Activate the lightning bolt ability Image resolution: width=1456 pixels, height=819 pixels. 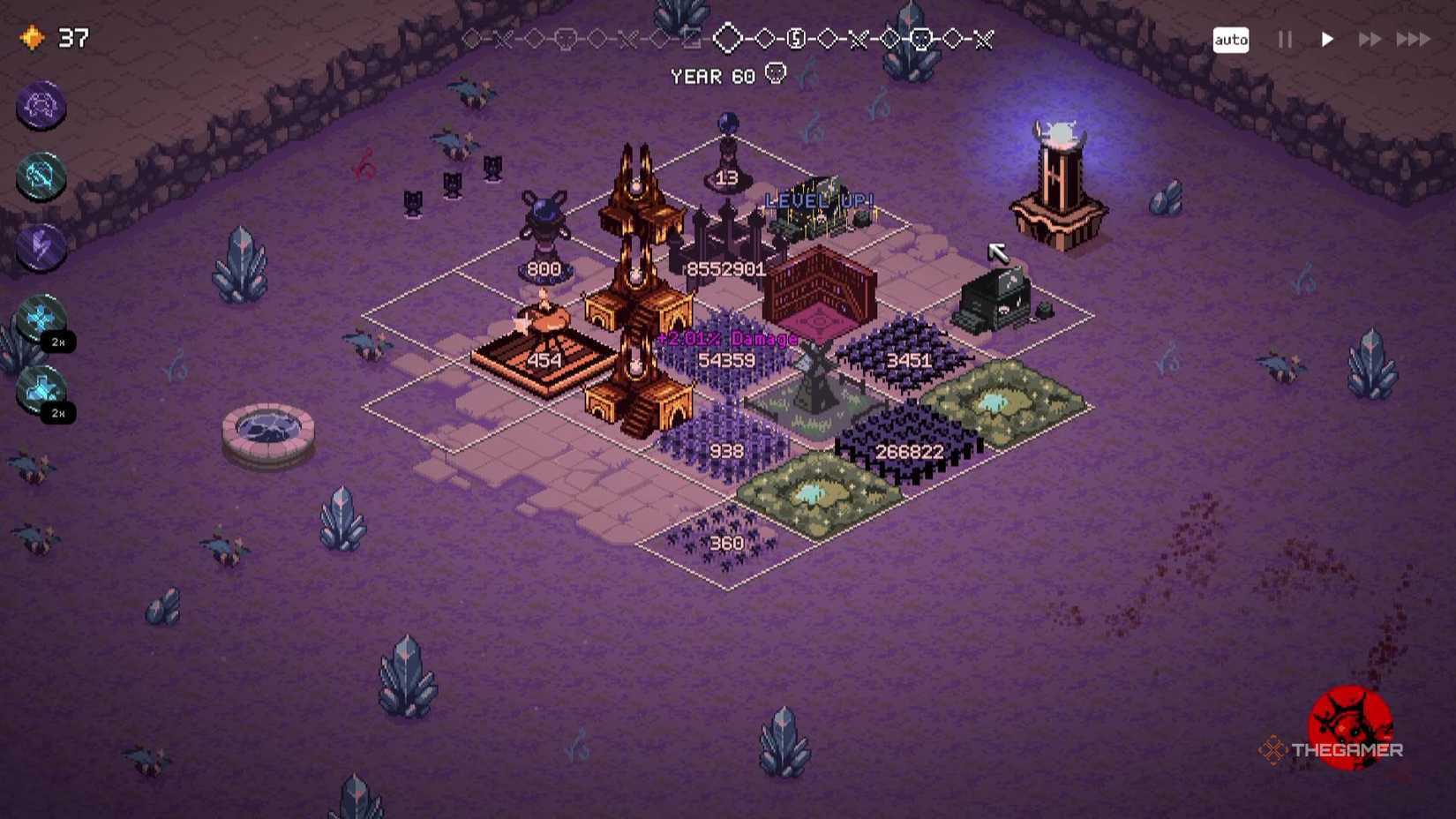click(41, 249)
